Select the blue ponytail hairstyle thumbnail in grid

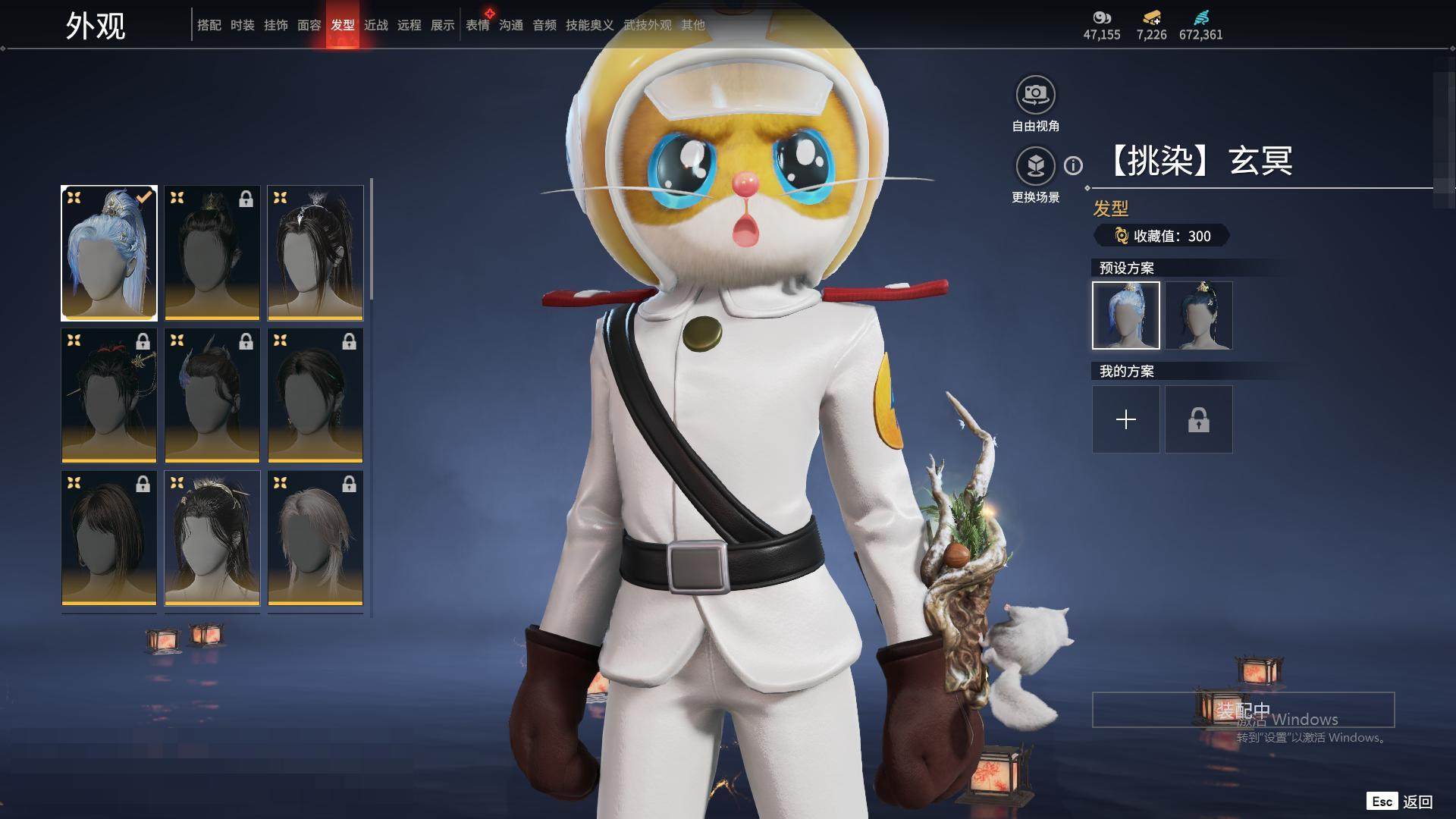coord(109,253)
